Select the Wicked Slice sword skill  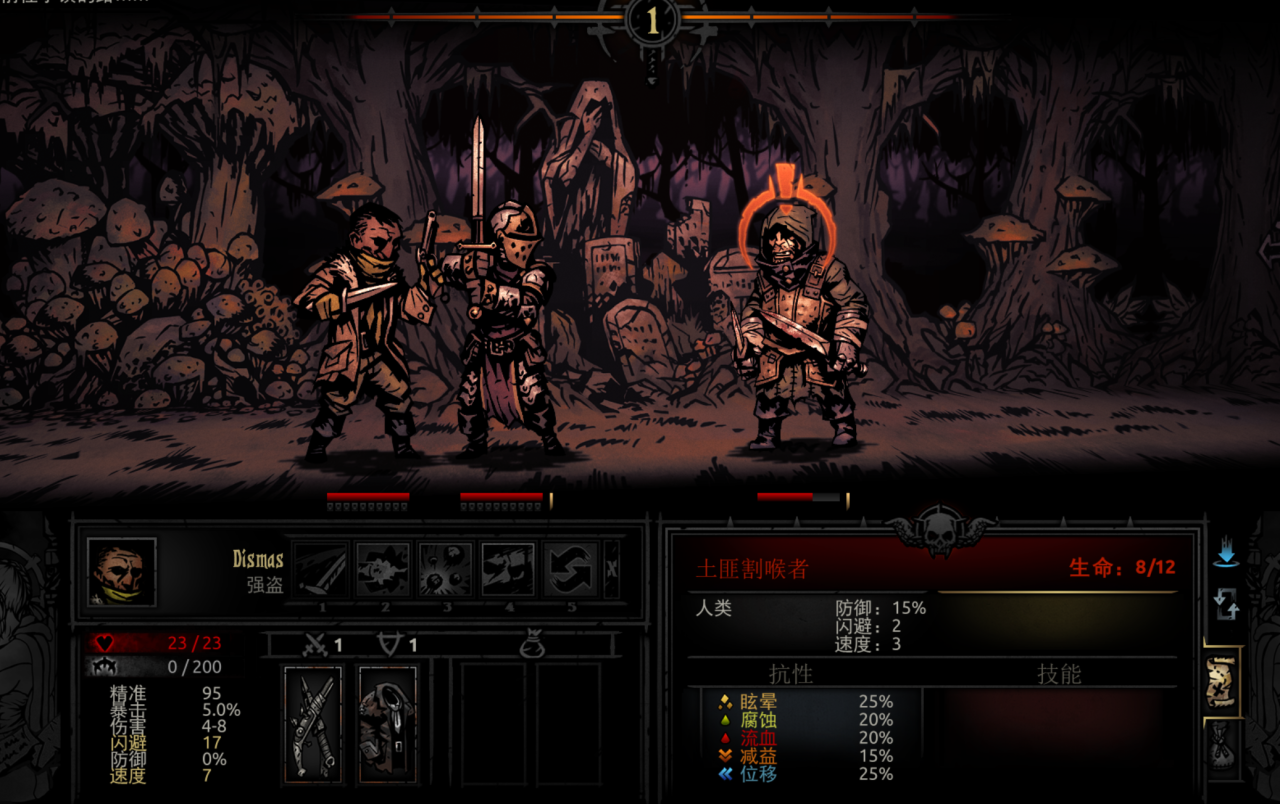(321, 570)
